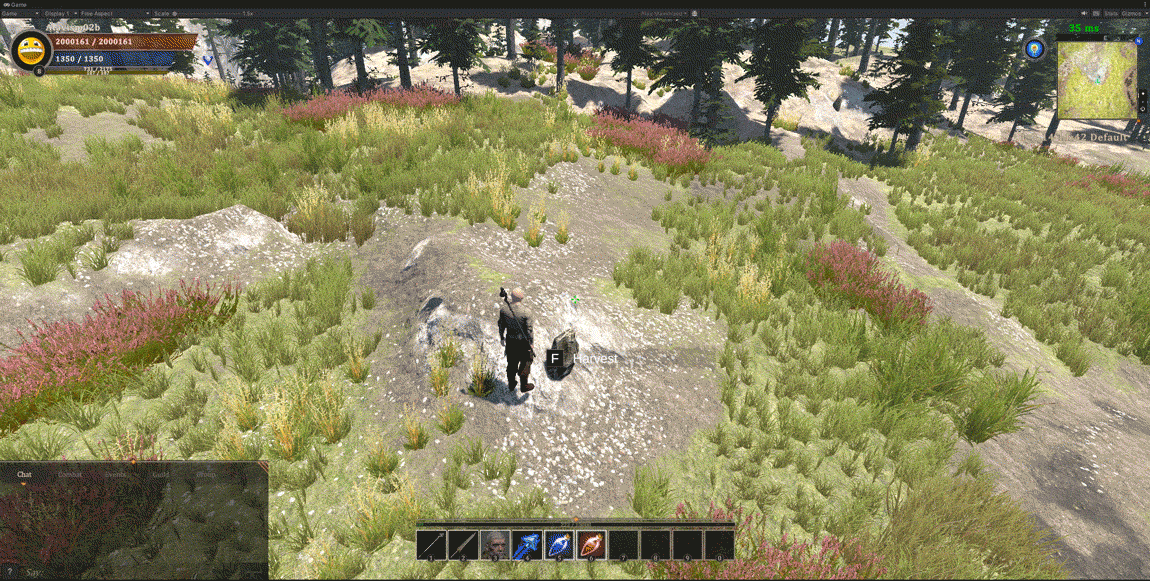1150x581 pixels.
Task: Click the blue lightbulb icon beside minimap
Action: [1035, 48]
